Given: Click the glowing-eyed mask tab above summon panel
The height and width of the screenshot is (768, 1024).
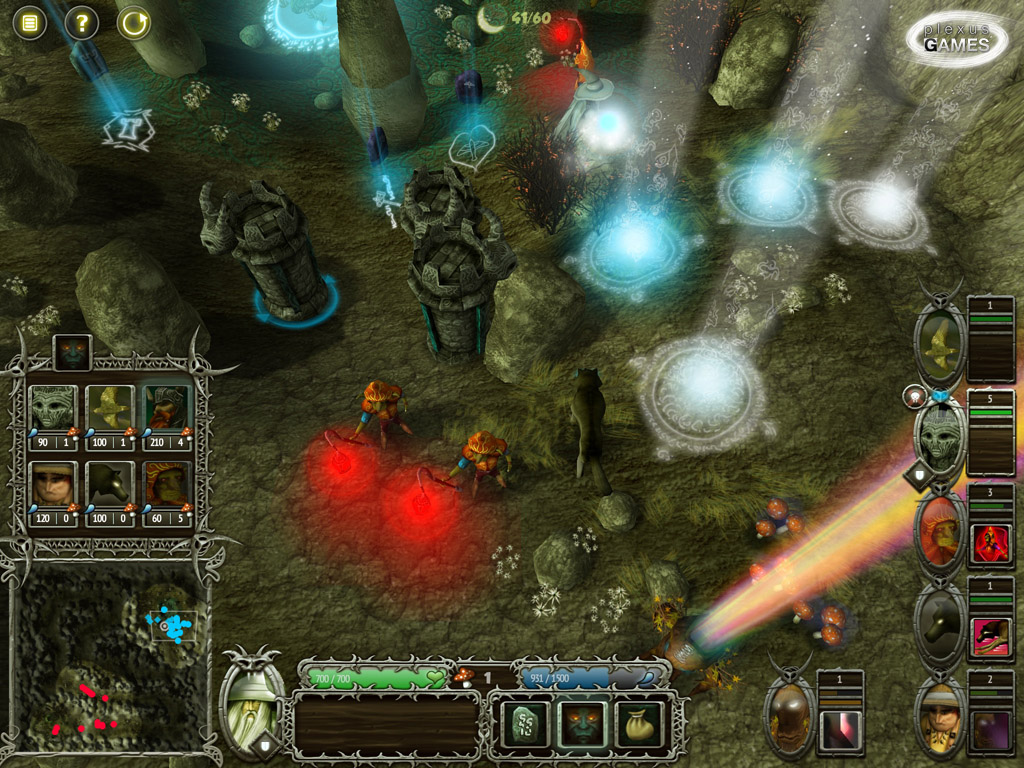Looking at the screenshot, I should [x=72, y=352].
